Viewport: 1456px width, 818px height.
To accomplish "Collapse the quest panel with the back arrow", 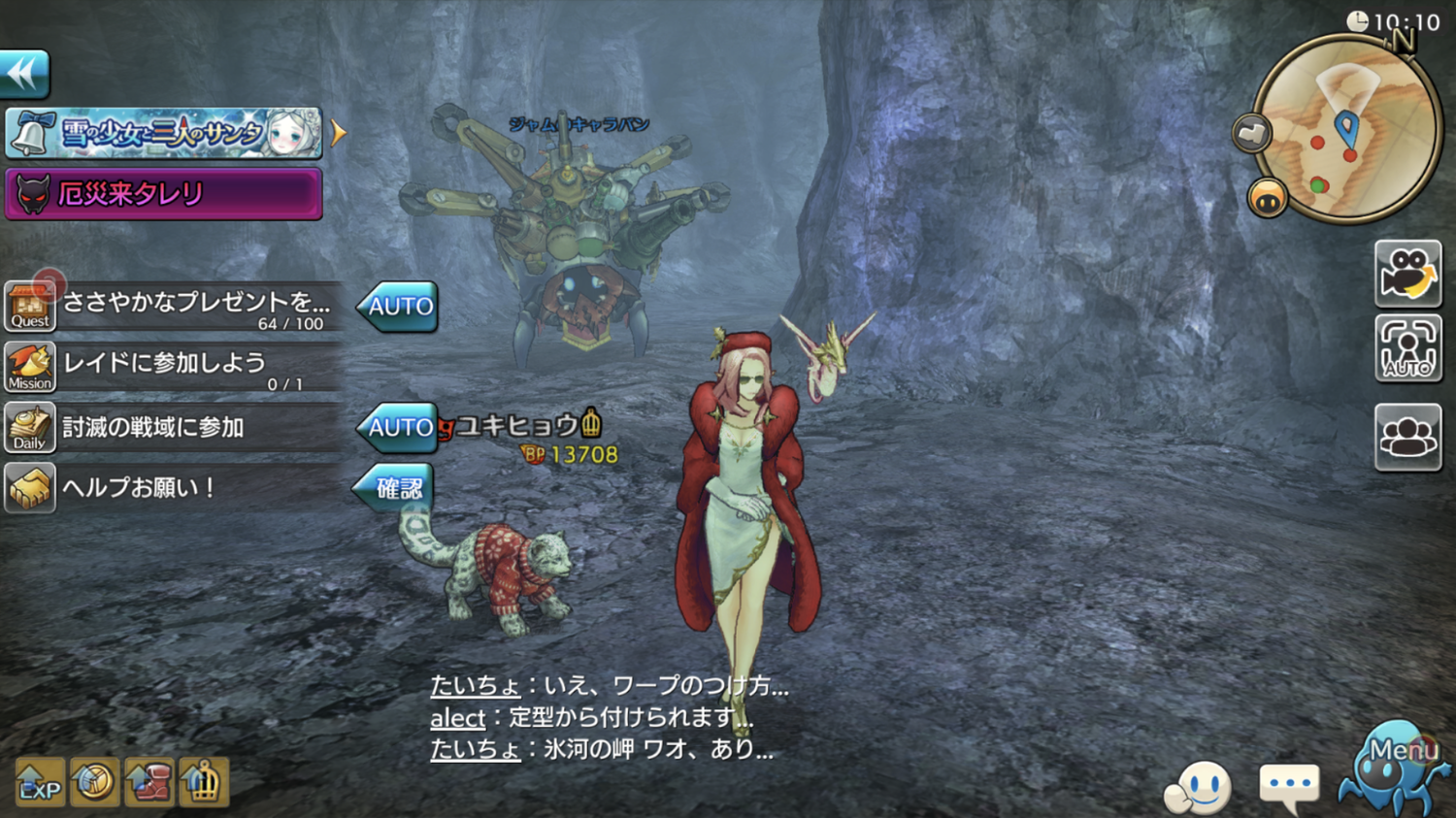I will point(24,74).
